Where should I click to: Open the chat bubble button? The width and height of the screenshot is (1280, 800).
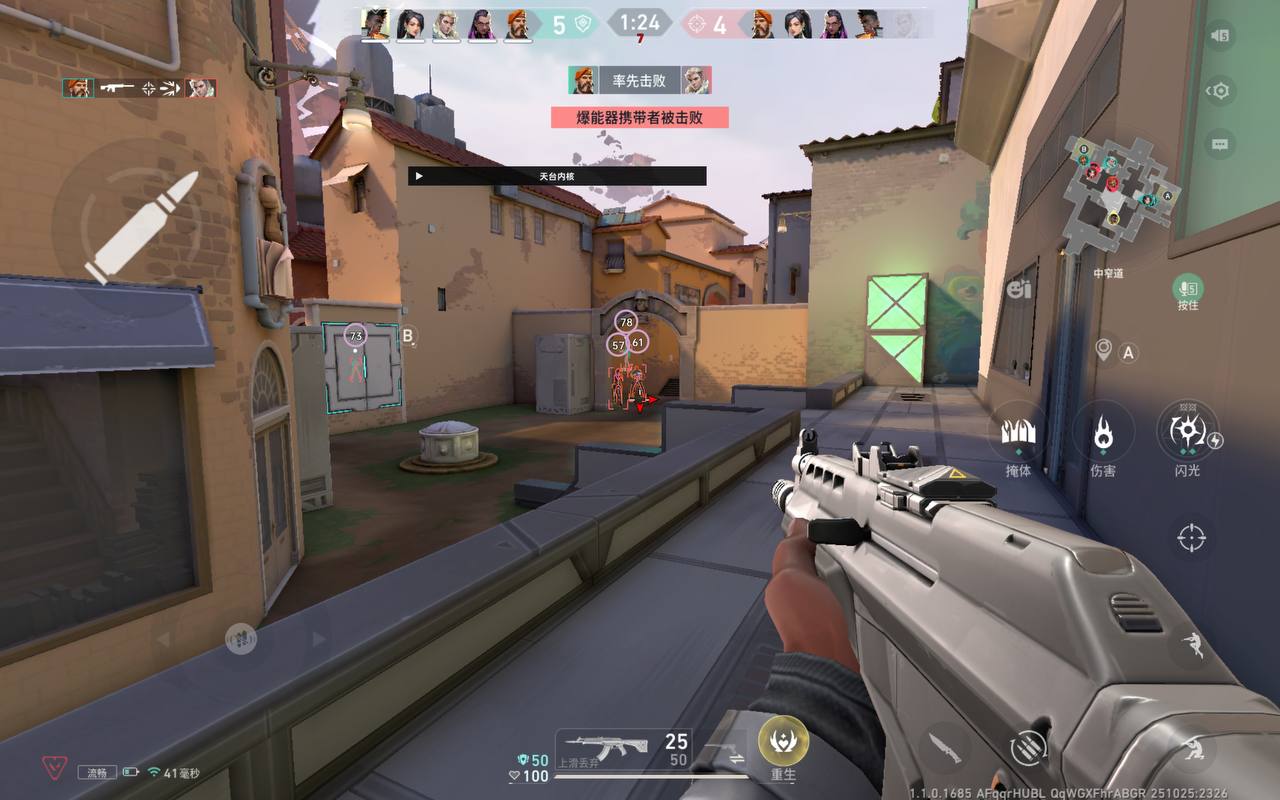tap(1219, 144)
